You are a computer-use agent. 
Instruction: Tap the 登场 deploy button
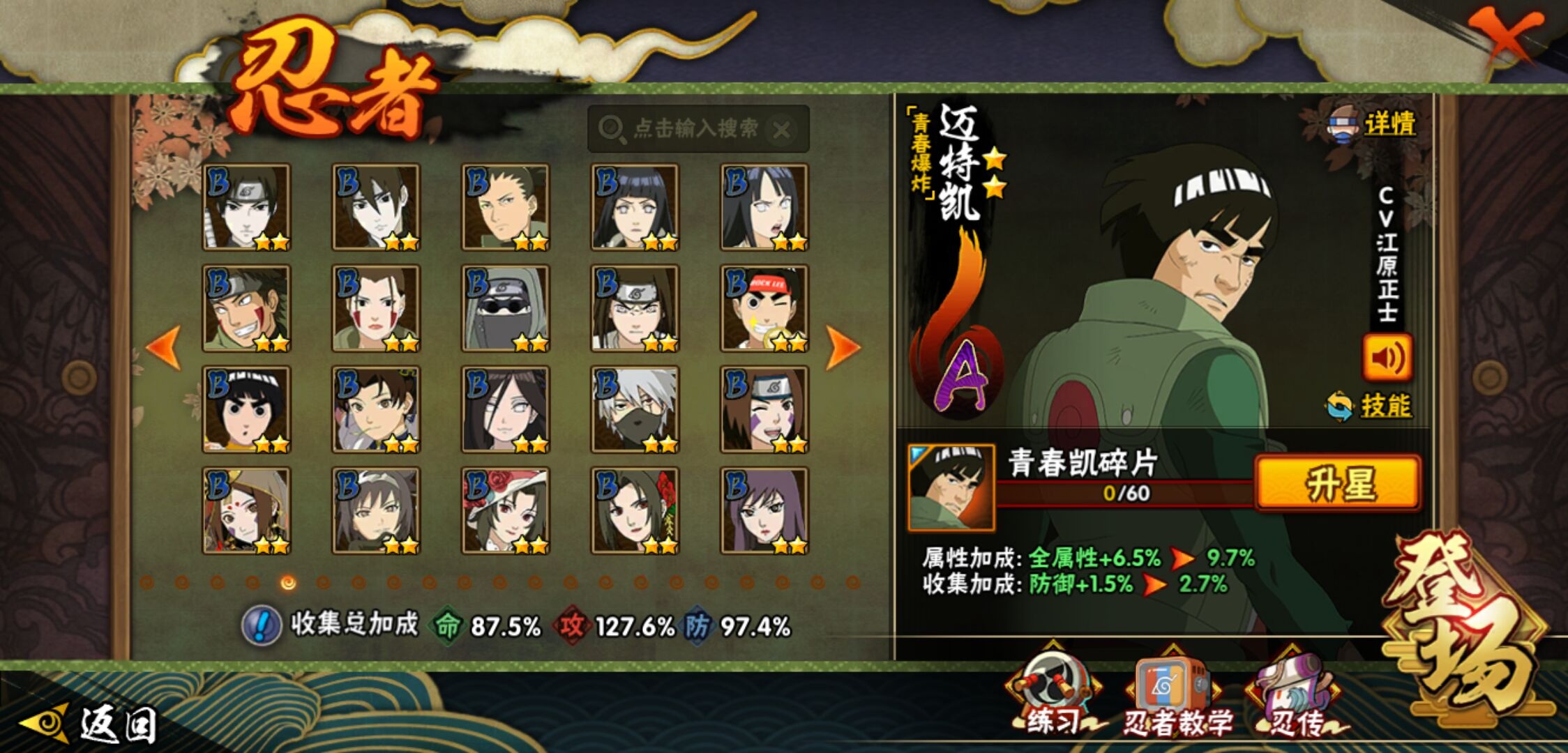(1463, 627)
